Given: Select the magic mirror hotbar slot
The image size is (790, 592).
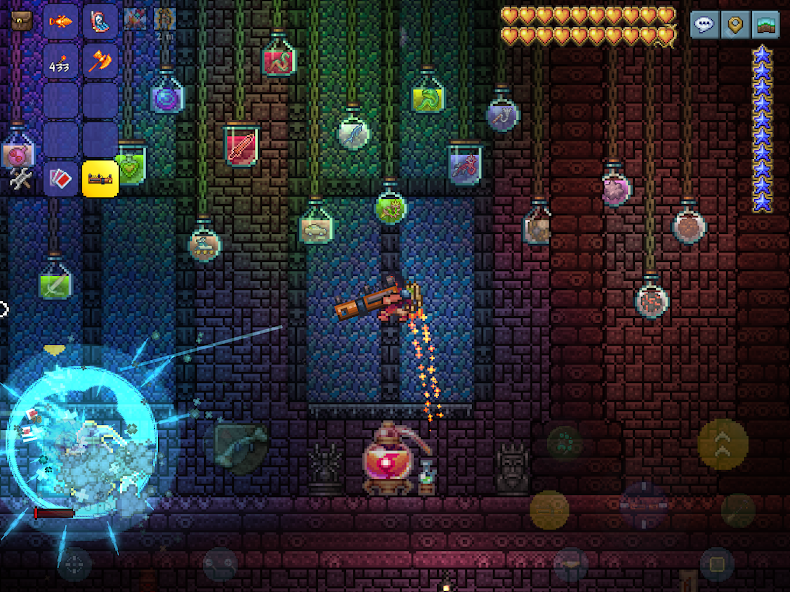Looking at the screenshot, I should [100, 20].
